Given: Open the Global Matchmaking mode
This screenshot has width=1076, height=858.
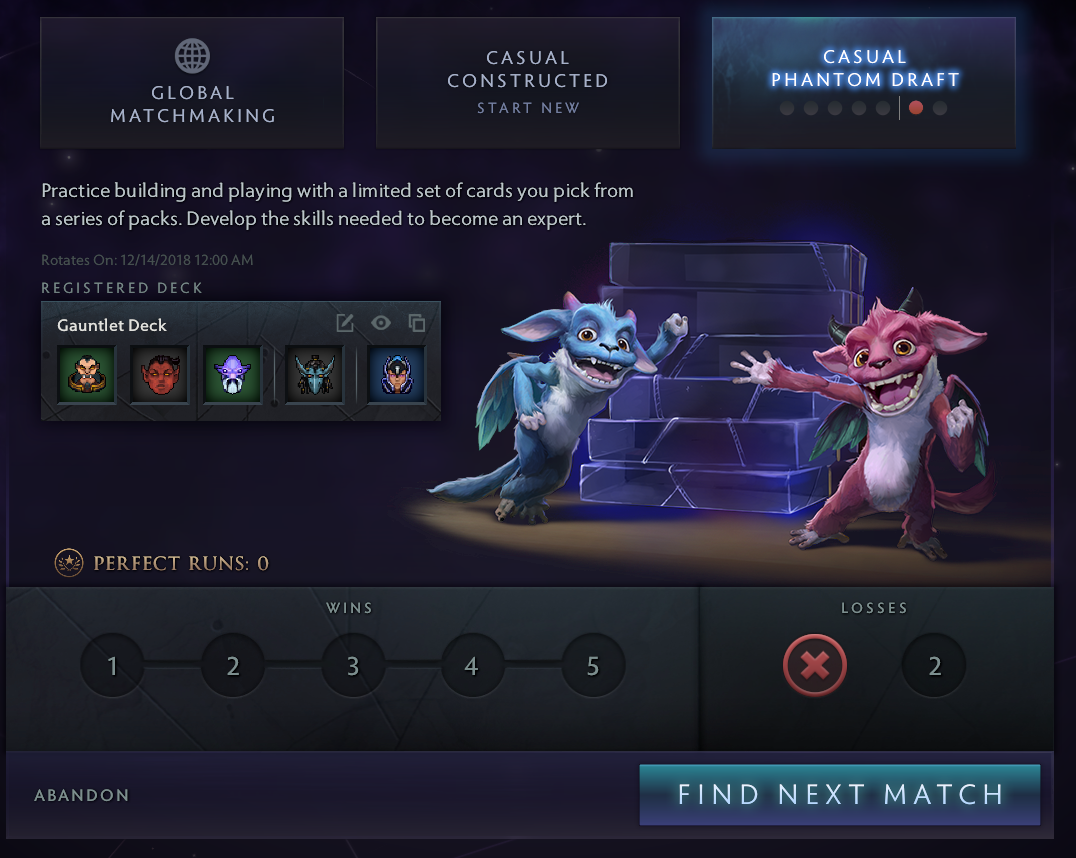Looking at the screenshot, I should (x=192, y=83).
